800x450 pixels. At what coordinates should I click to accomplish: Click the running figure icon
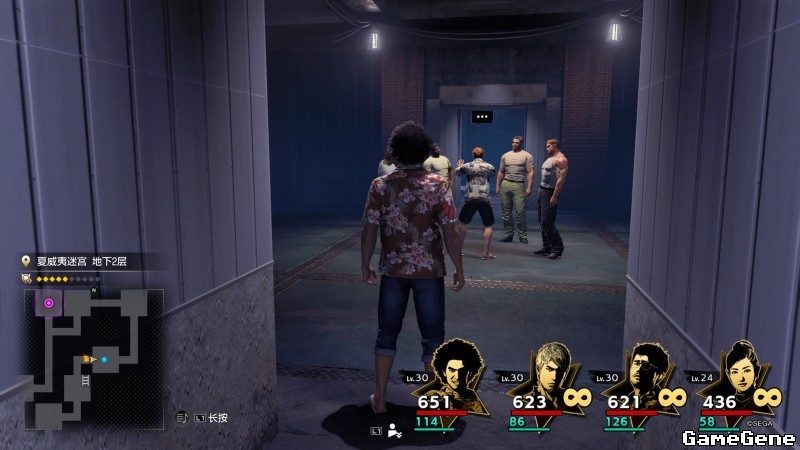pos(394,432)
